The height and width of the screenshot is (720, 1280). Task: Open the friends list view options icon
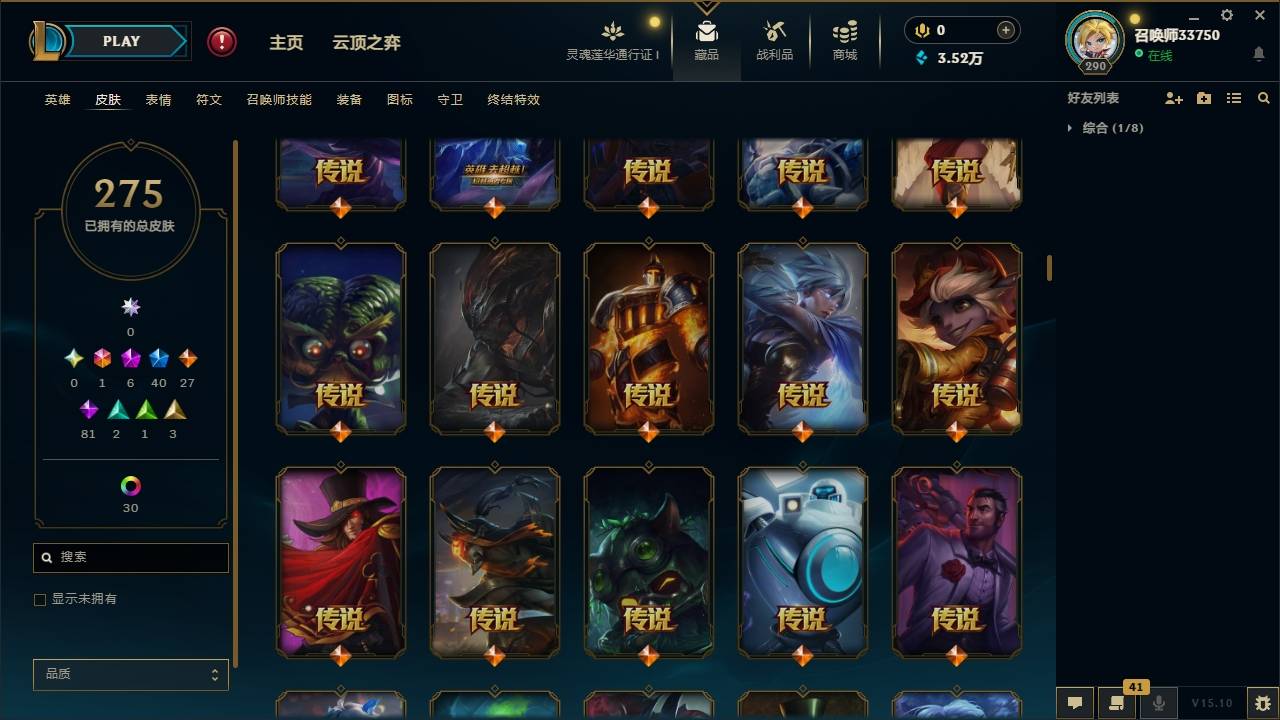click(x=1234, y=98)
